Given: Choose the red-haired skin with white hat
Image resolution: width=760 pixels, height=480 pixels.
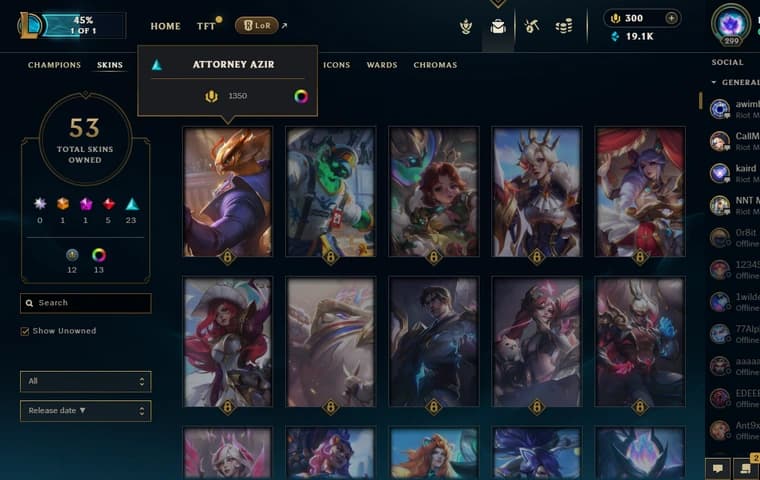Looking at the screenshot, I should click(x=227, y=340).
